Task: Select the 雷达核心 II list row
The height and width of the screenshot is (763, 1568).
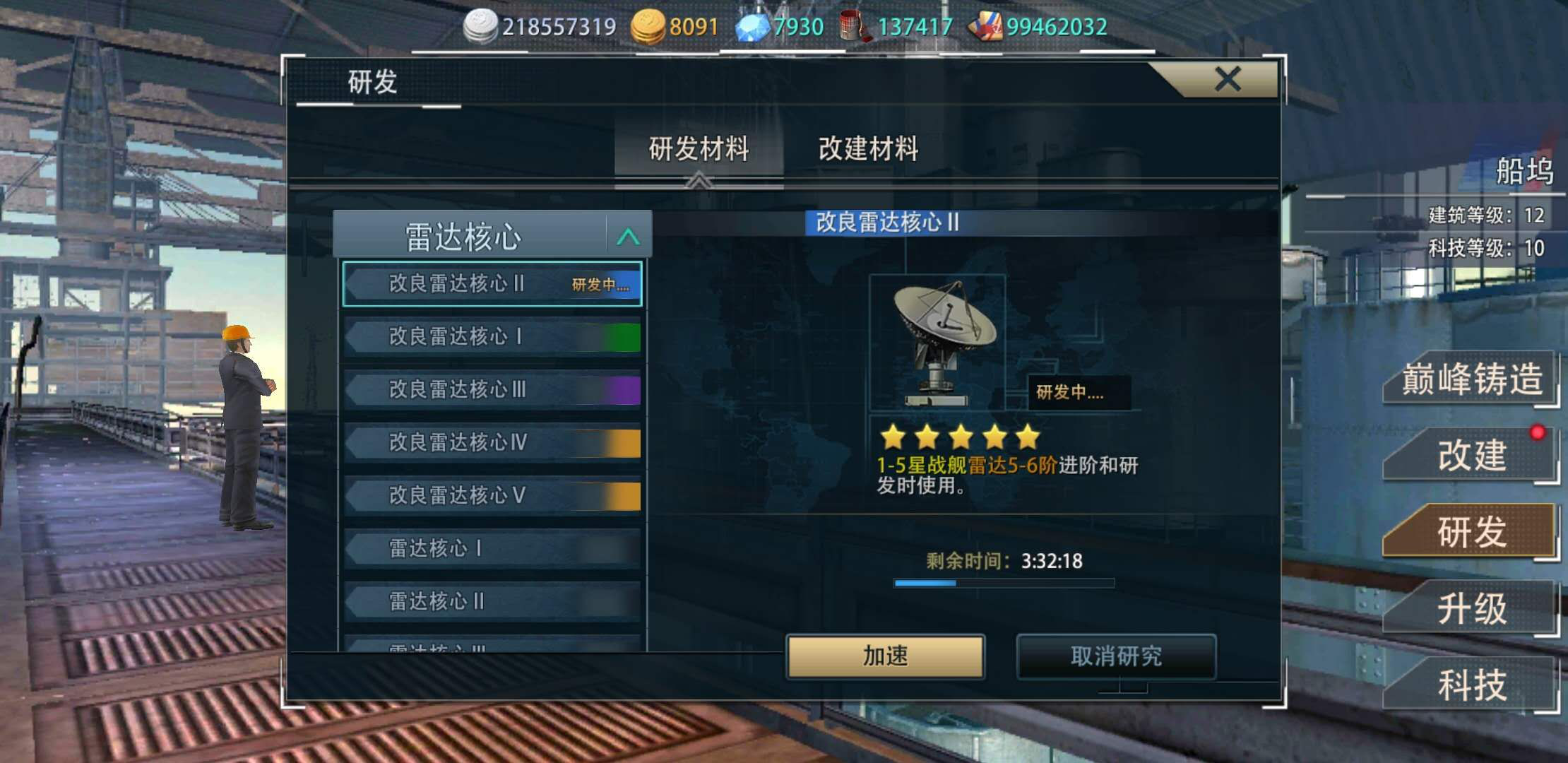Action: pyautogui.click(x=492, y=602)
